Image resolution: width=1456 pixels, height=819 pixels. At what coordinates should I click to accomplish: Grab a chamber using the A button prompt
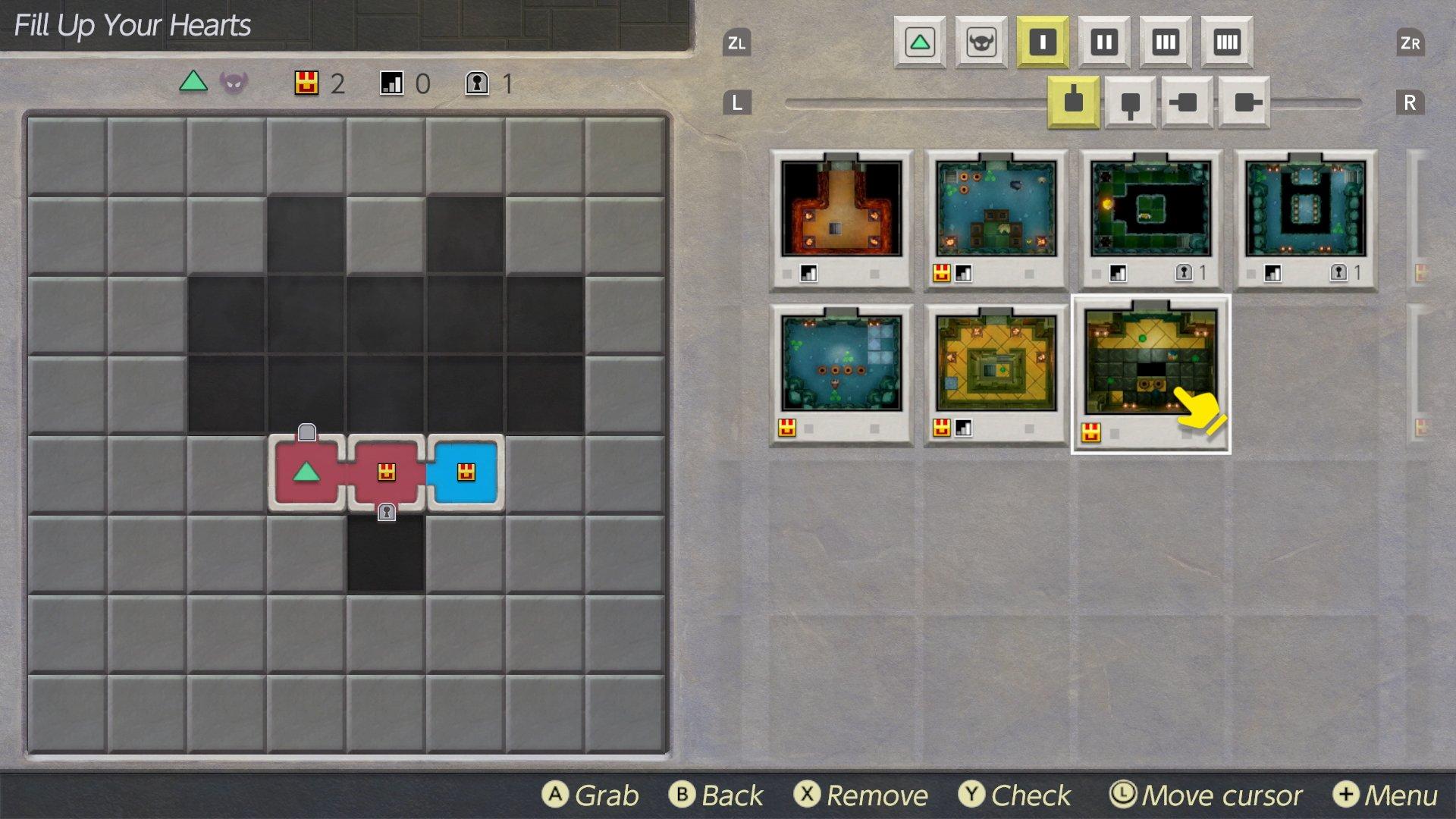[556, 795]
